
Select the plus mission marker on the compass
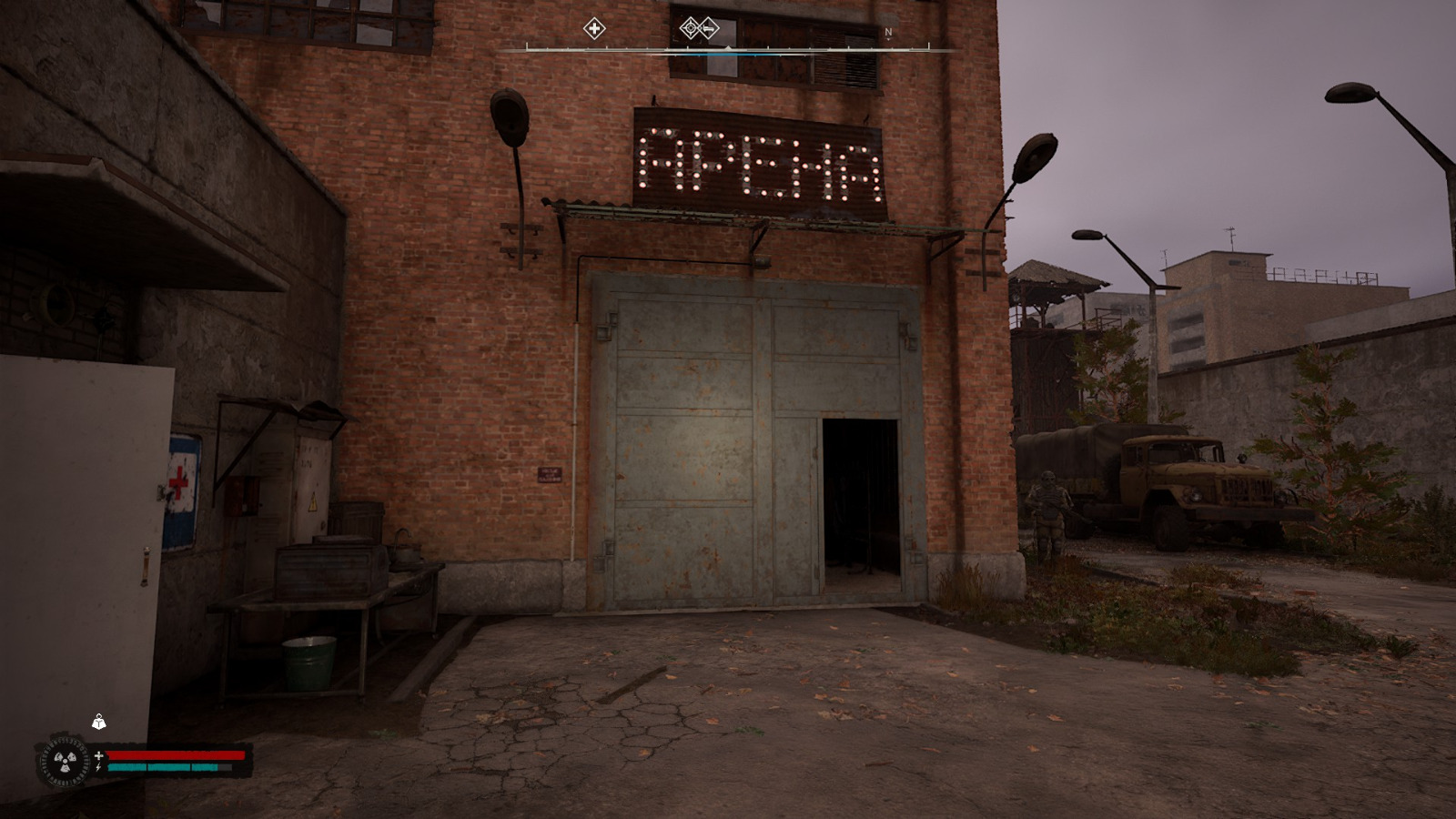595,28
